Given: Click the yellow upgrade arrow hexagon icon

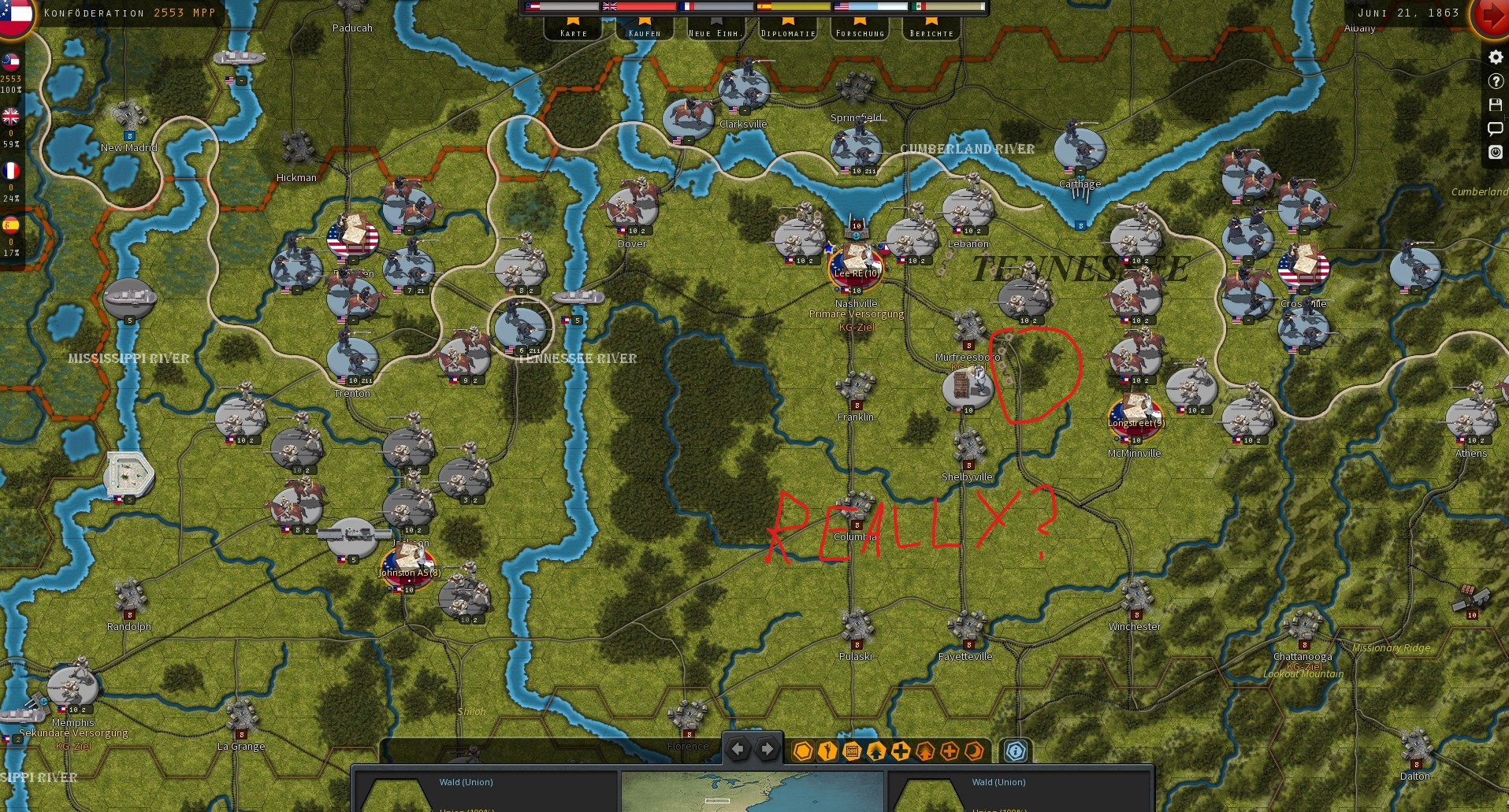Looking at the screenshot, I should point(876,752).
